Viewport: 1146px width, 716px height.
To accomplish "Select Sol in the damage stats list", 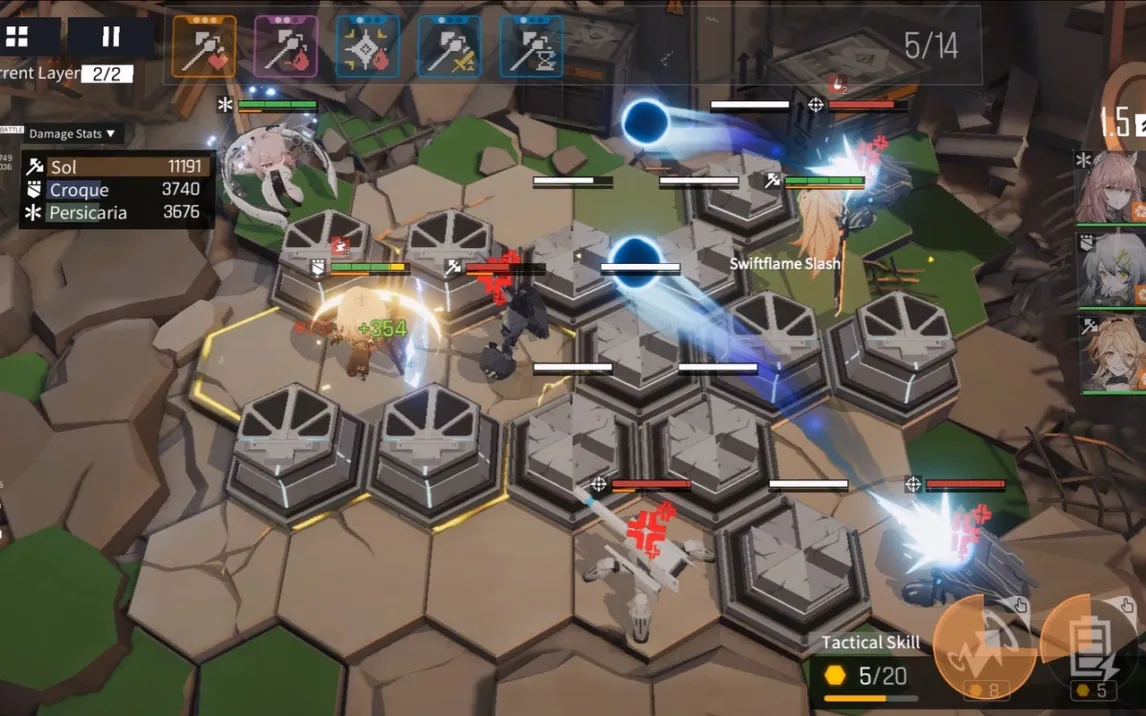I will tap(115, 167).
